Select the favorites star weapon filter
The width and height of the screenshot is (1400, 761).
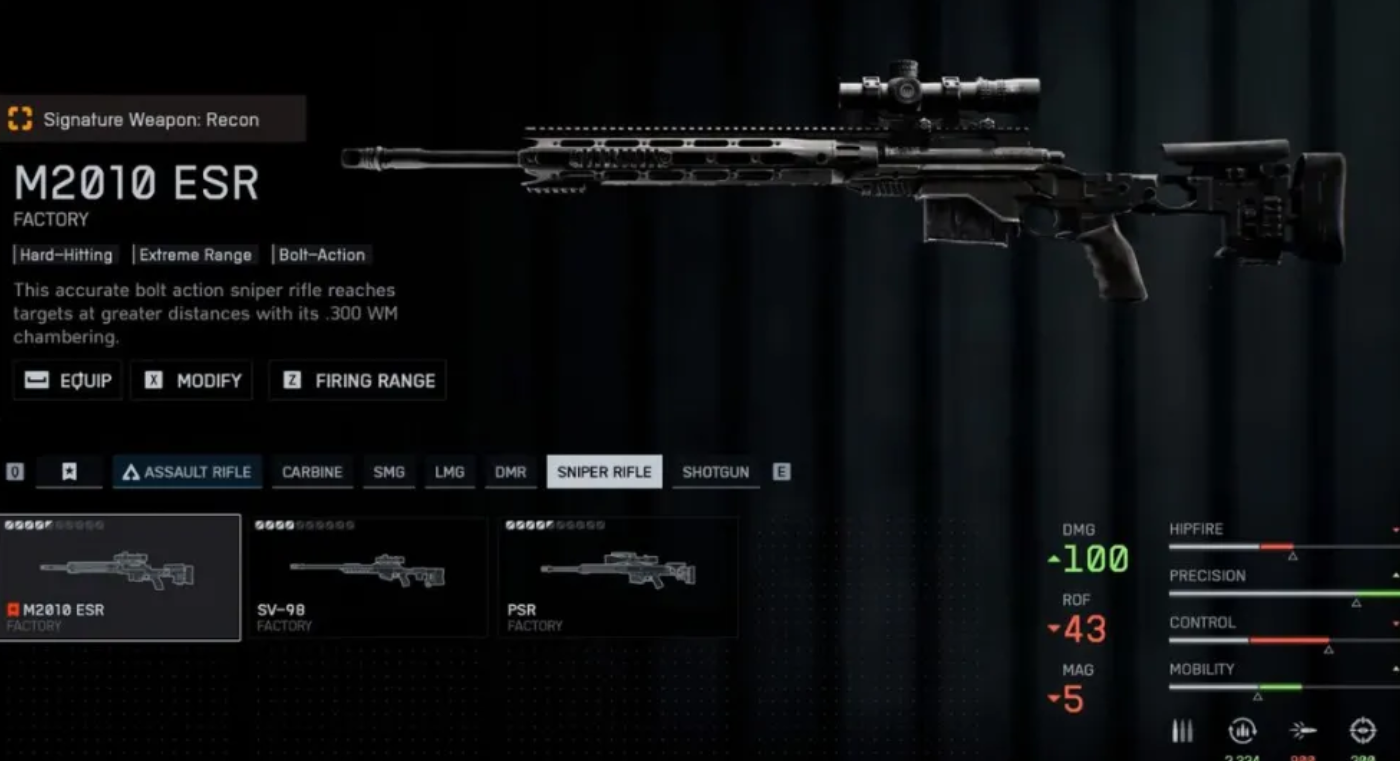pos(68,471)
